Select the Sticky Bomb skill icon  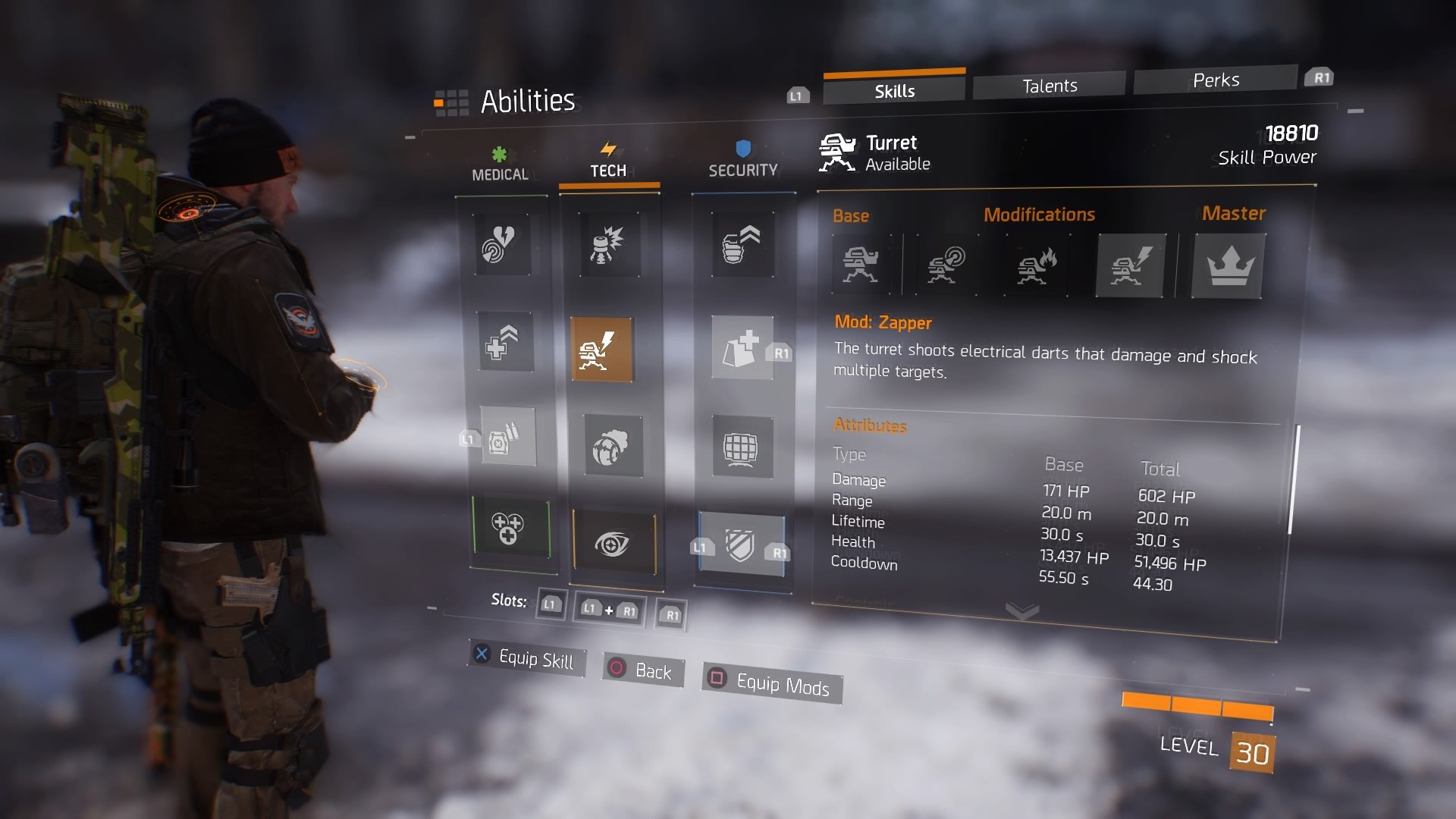pyautogui.click(x=609, y=244)
